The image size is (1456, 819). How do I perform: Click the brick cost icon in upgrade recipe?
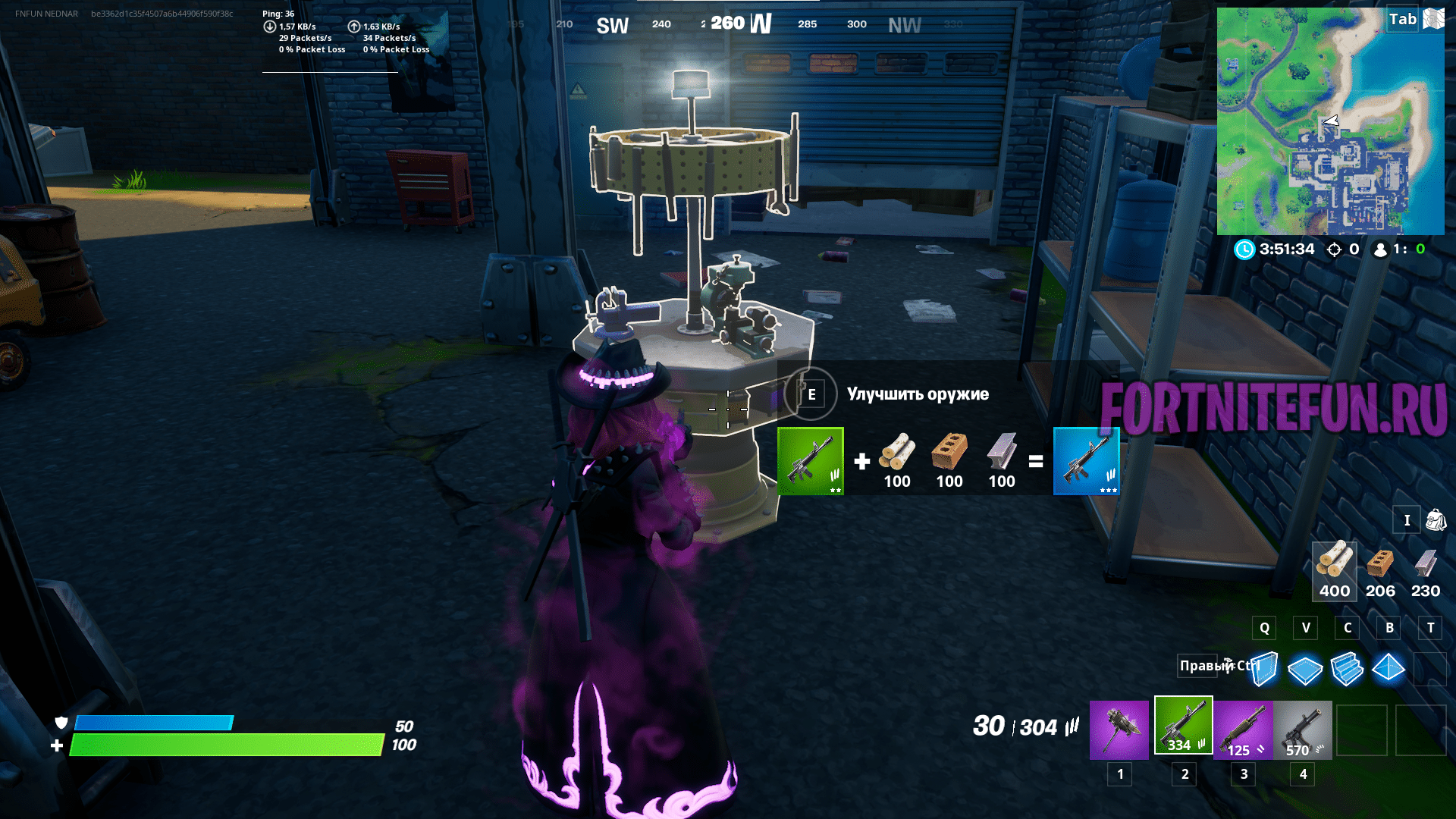949,453
